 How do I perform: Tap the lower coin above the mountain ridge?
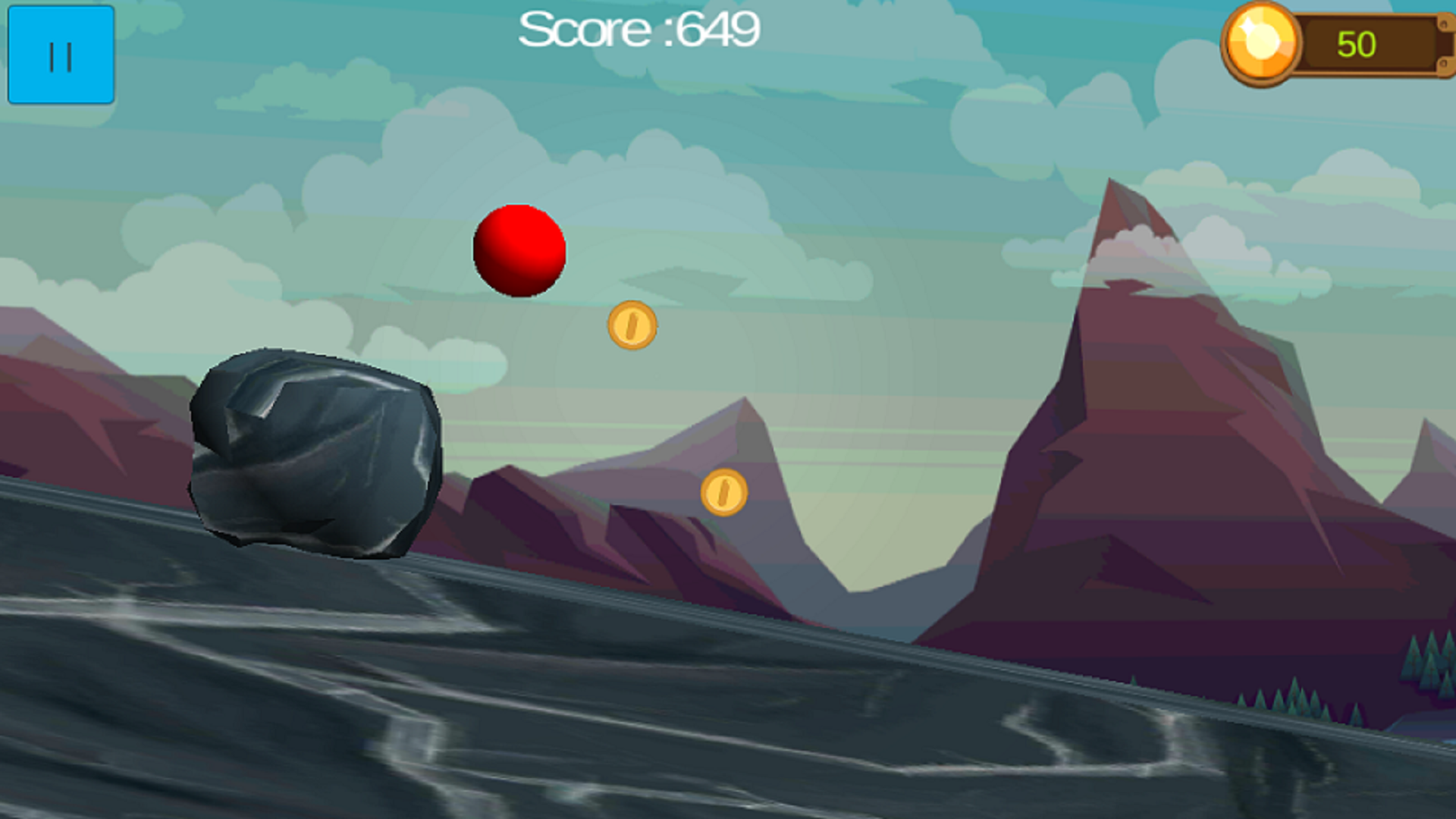723,494
